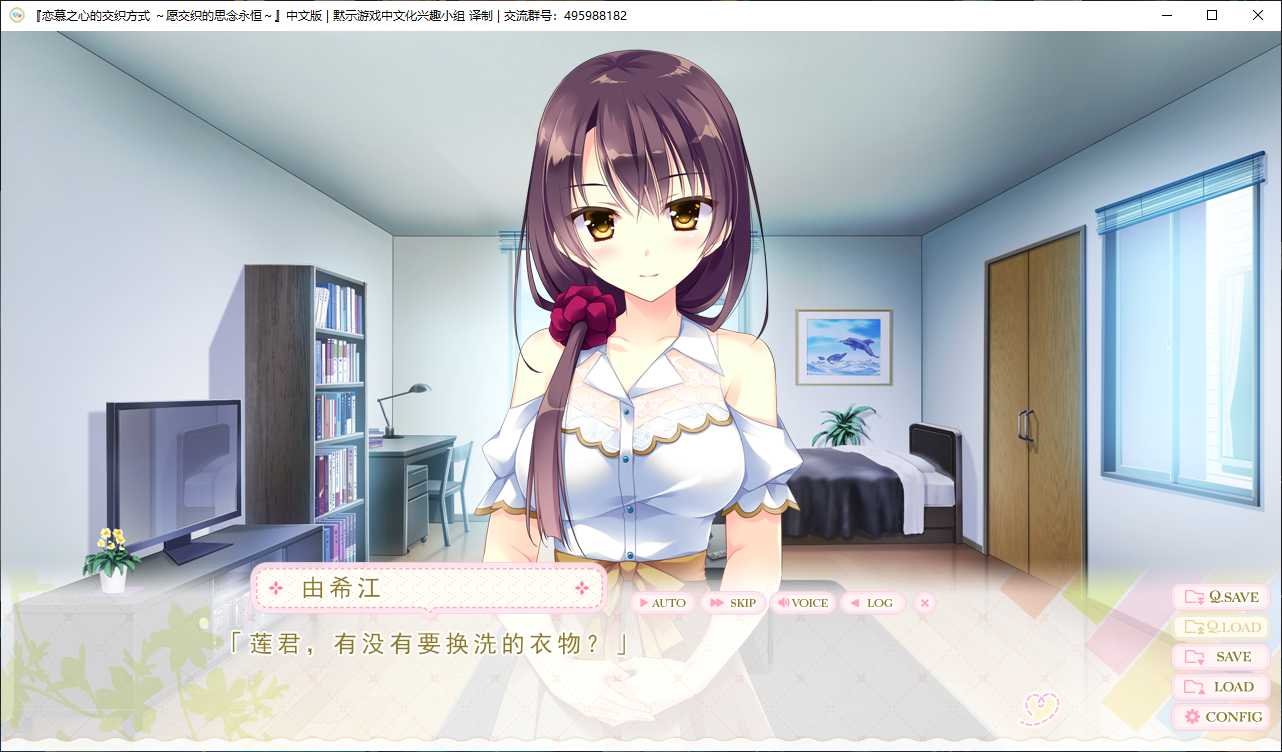Viewport: 1282px width, 752px height.
Task: Click the grayed-out Q.LOAD button
Action: click(1219, 627)
